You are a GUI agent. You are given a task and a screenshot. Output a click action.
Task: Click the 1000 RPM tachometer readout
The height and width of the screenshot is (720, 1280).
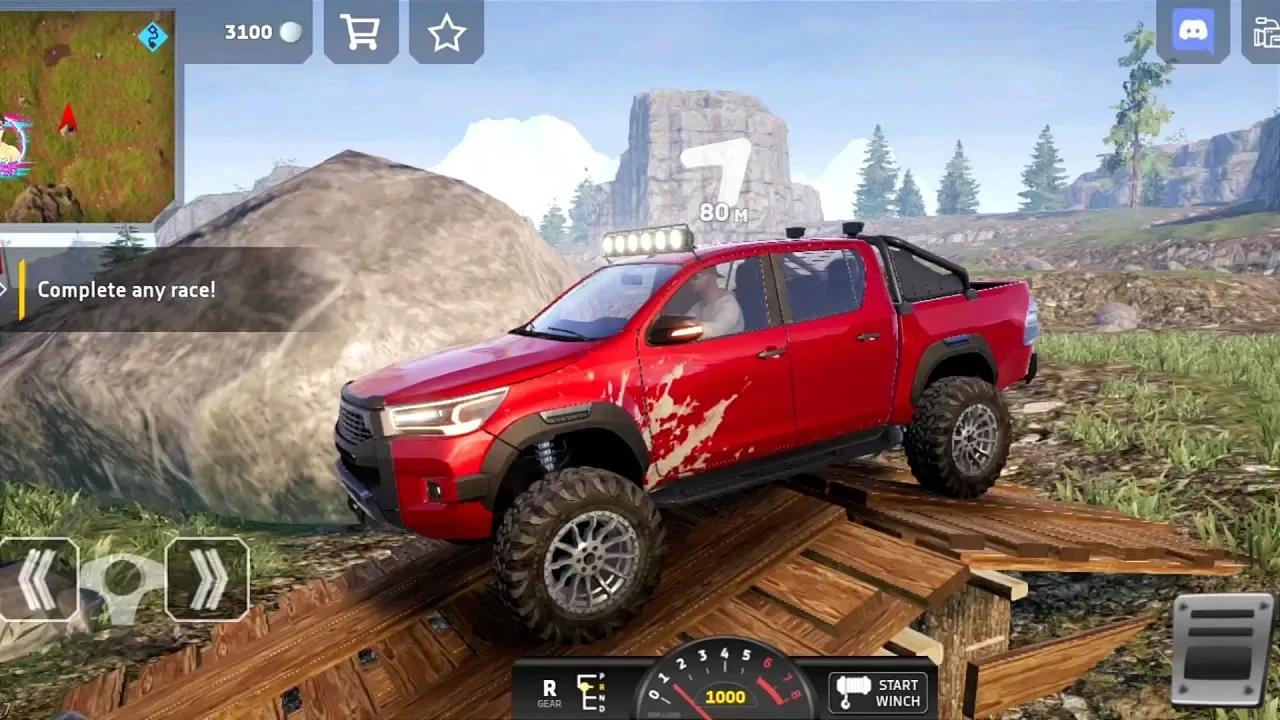click(727, 697)
